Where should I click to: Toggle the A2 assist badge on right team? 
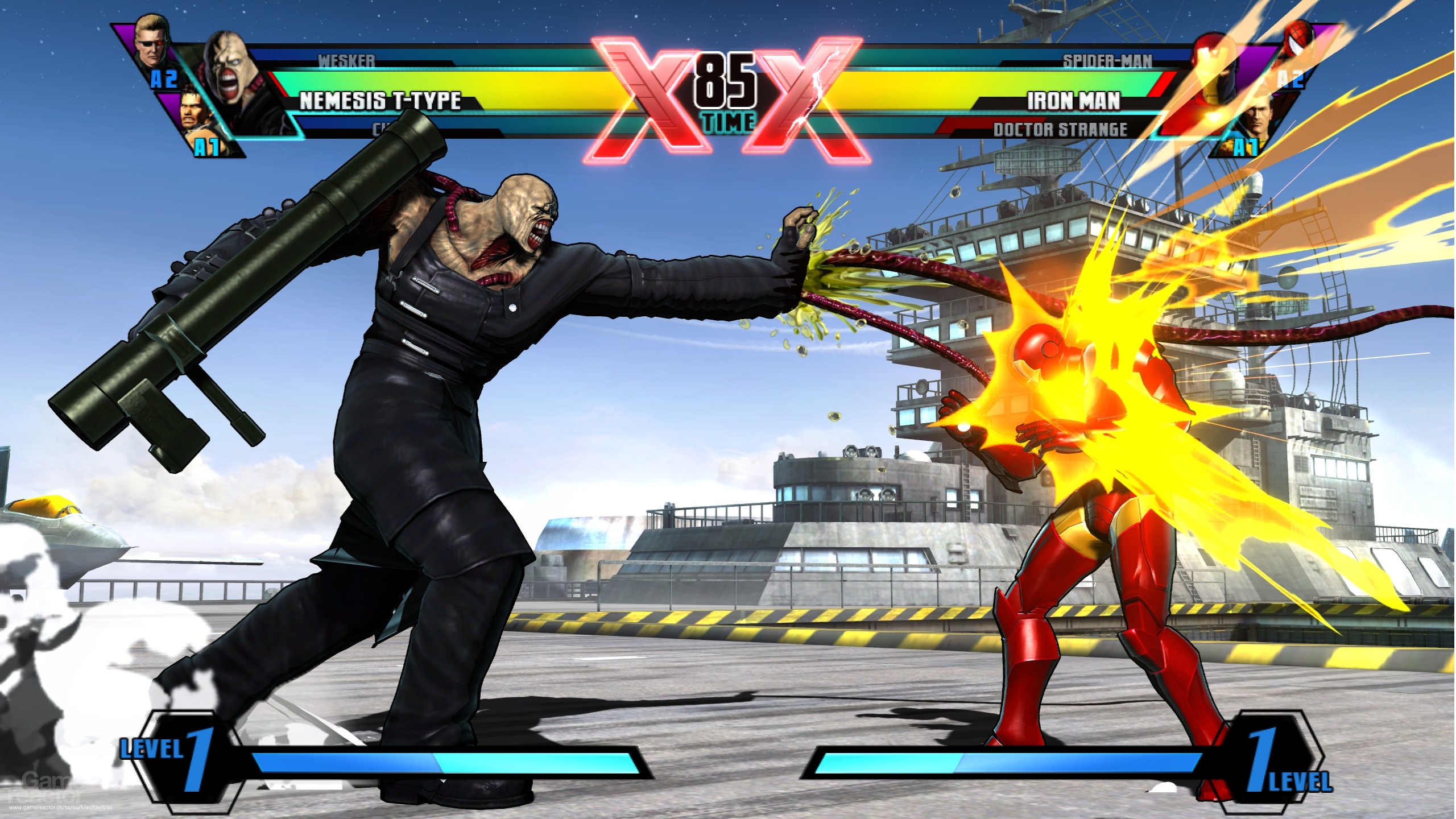(1291, 79)
